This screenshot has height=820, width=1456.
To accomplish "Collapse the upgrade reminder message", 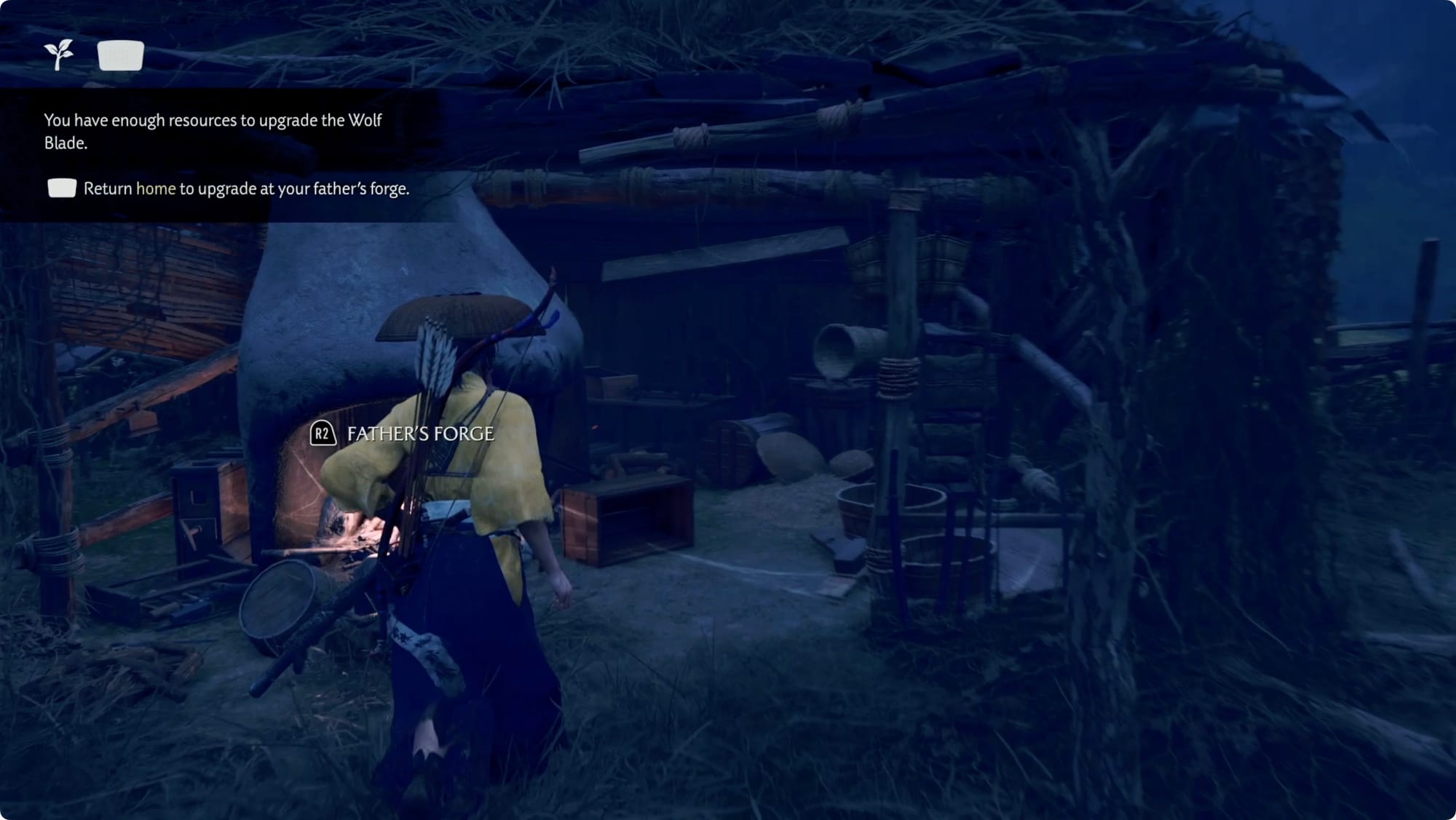I will (248, 189).
